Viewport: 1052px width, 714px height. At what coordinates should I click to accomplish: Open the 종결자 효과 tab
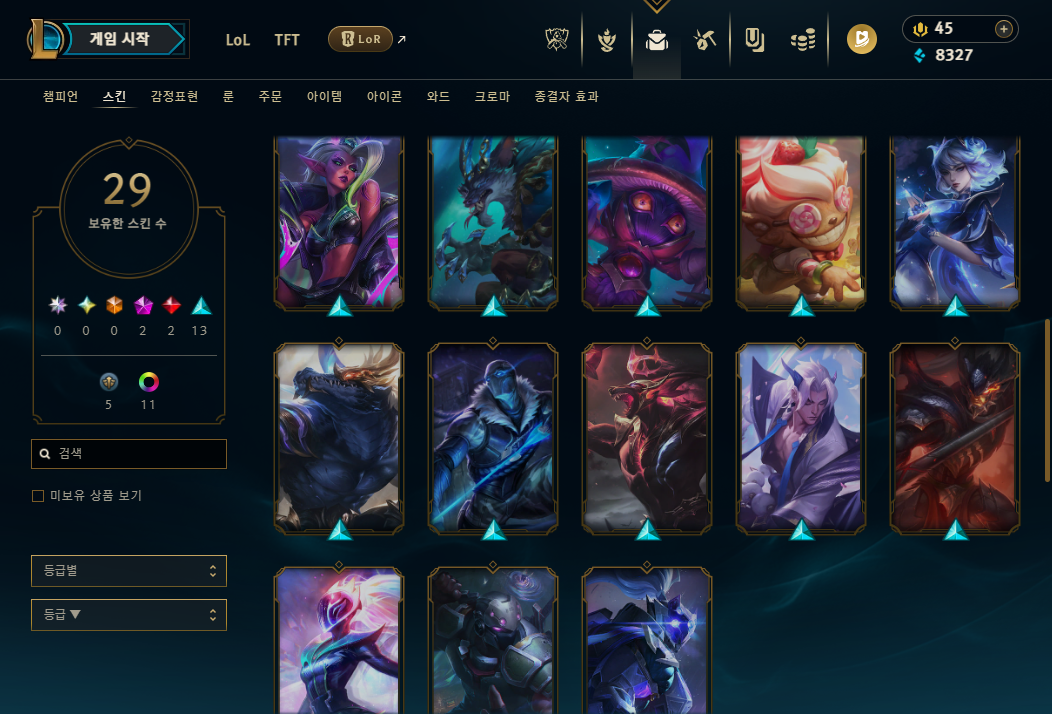click(567, 97)
